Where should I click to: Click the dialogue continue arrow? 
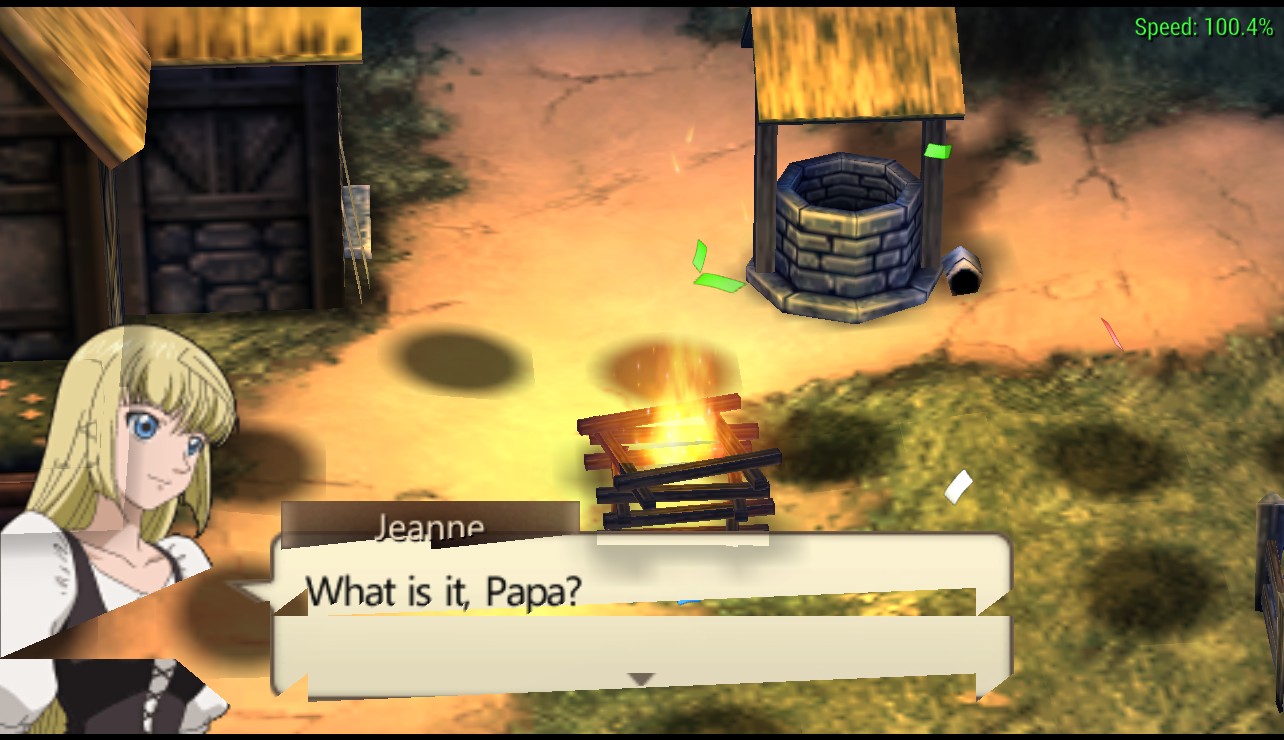click(x=640, y=679)
